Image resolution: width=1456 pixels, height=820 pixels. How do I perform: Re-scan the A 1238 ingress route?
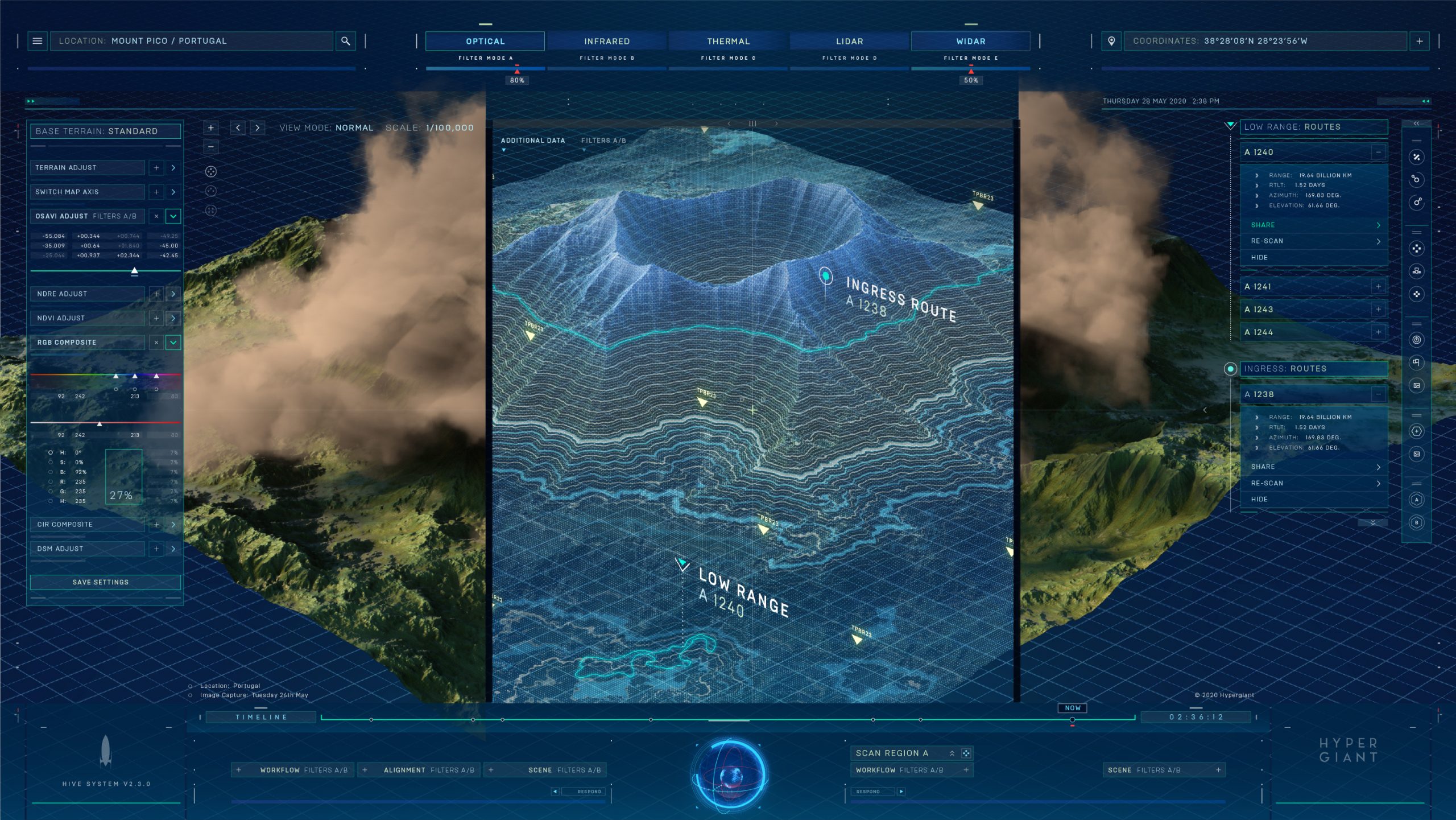1314,483
